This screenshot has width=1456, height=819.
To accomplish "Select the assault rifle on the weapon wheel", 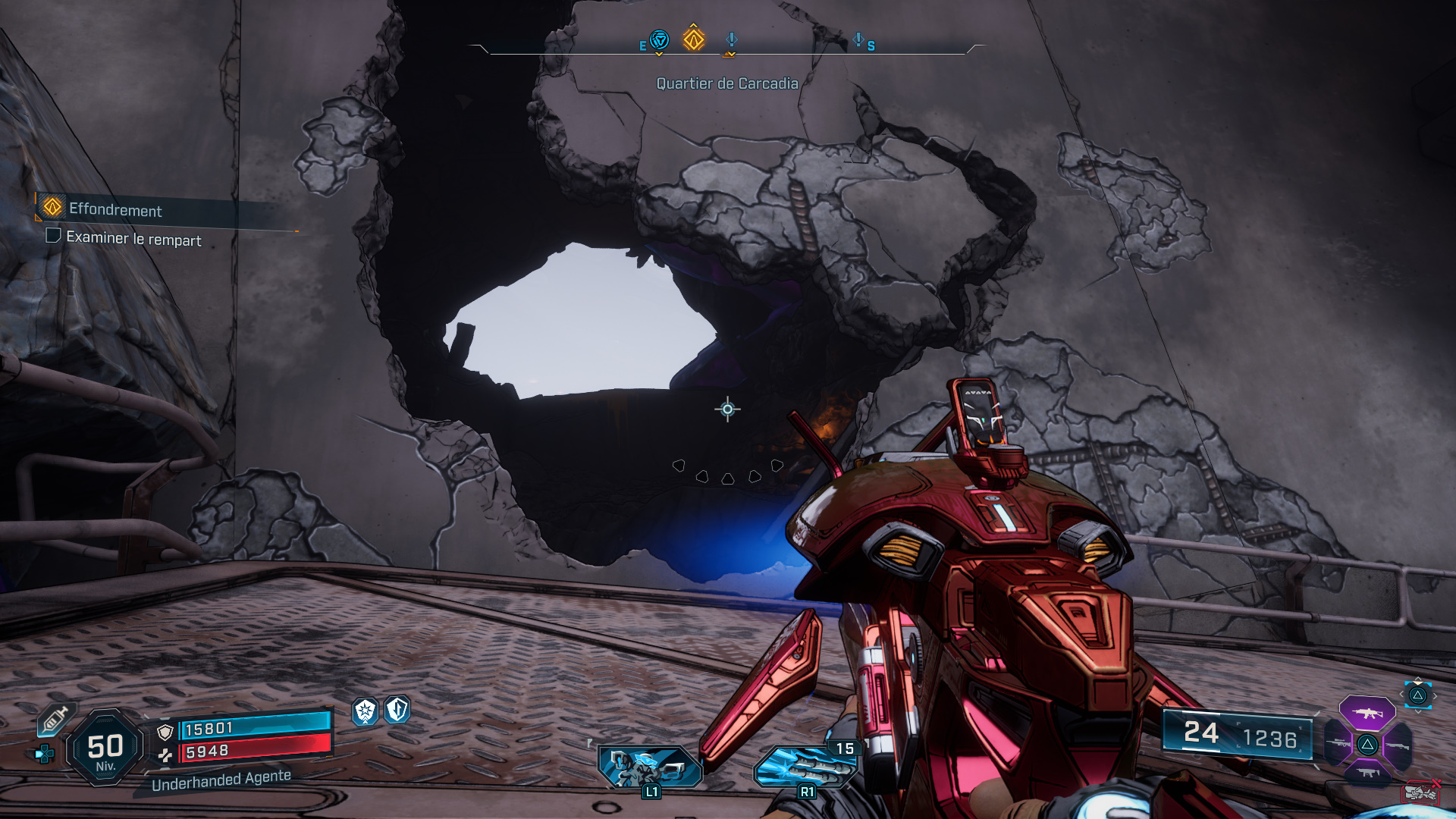I will coord(1367,714).
